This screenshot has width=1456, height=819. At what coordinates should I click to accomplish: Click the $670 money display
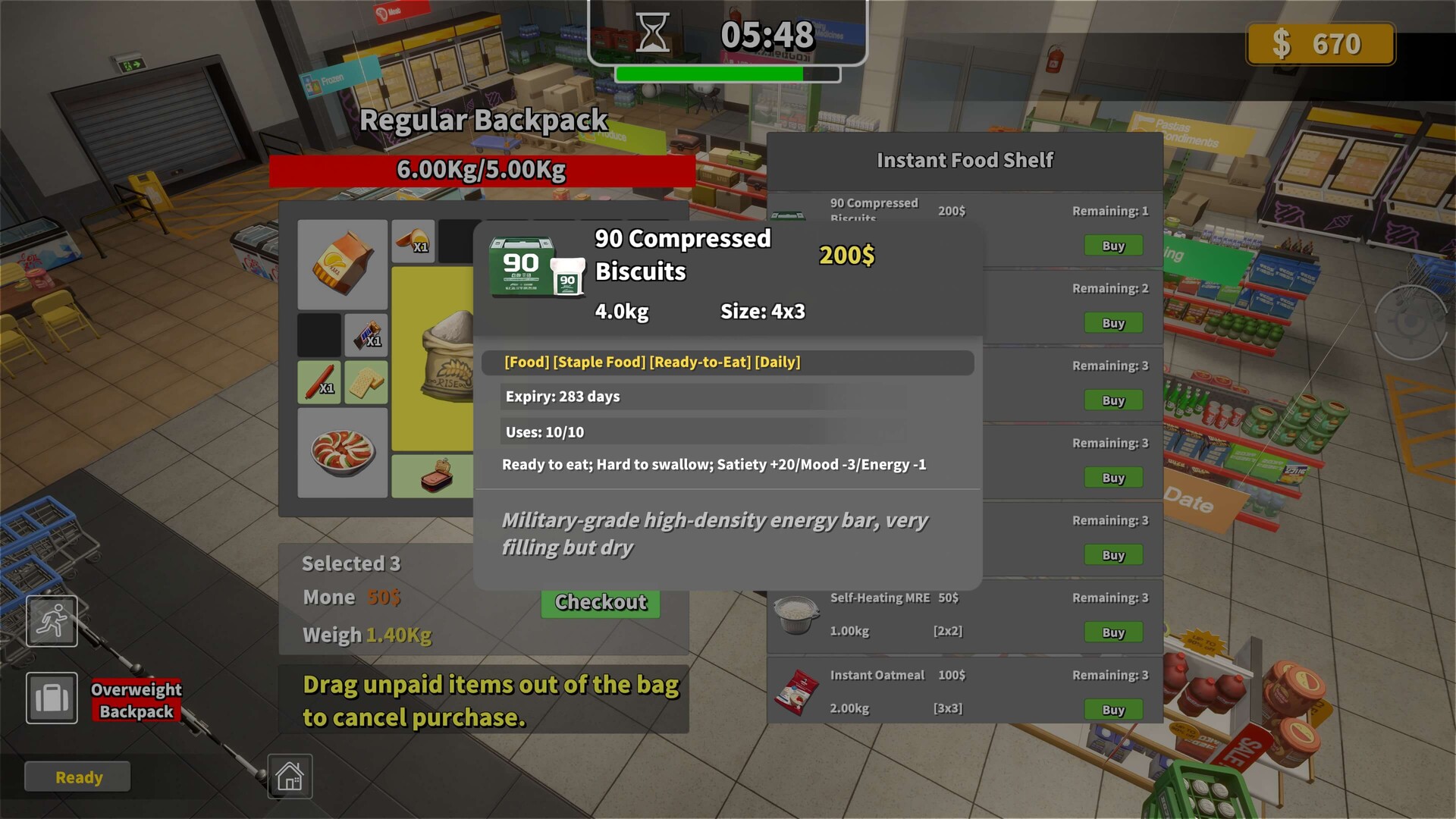pos(1319,44)
